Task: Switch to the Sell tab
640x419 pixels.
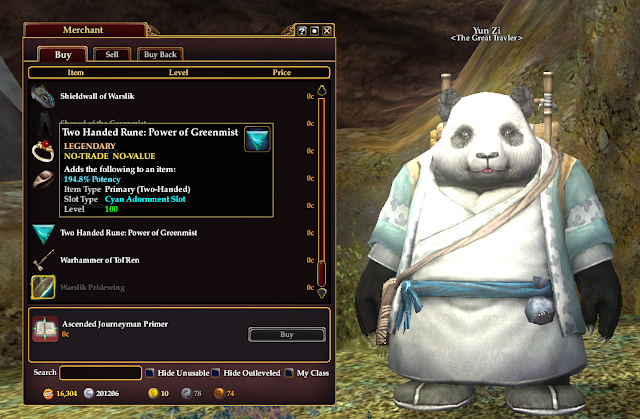Action: coord(111,54)
